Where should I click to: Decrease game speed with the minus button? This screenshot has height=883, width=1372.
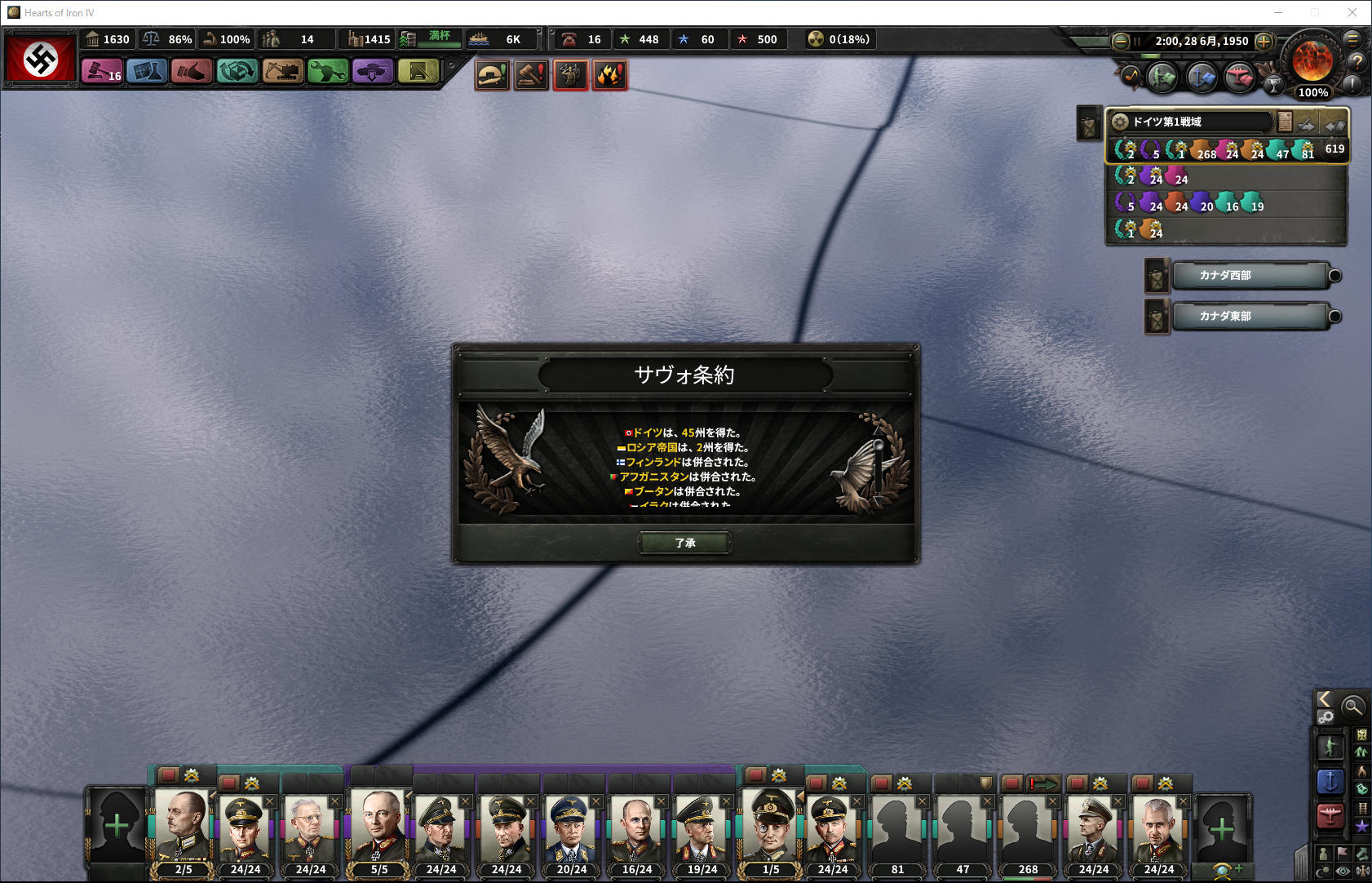[x=1121, y=41]
